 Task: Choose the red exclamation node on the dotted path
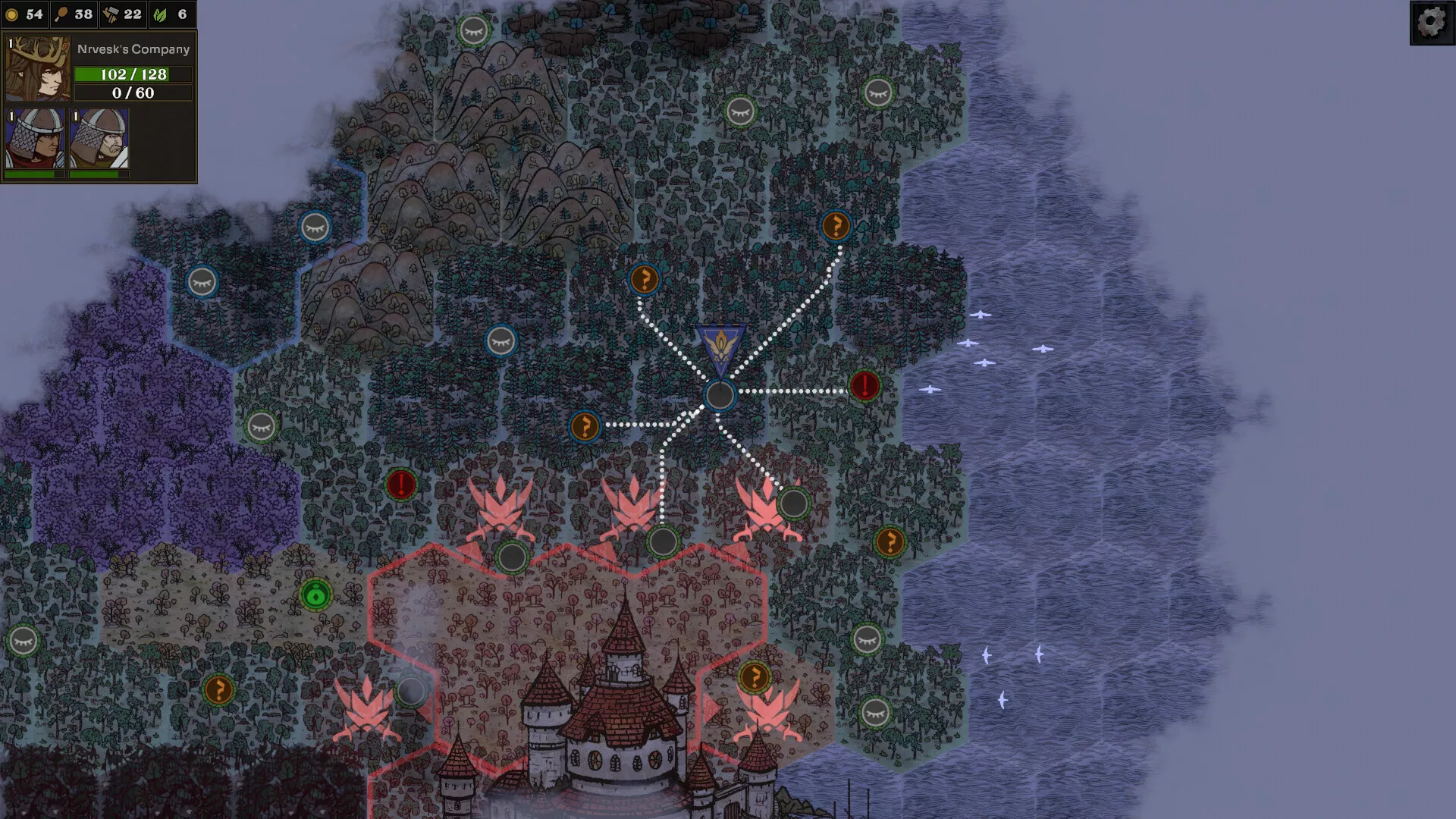[x=864, y=386]
